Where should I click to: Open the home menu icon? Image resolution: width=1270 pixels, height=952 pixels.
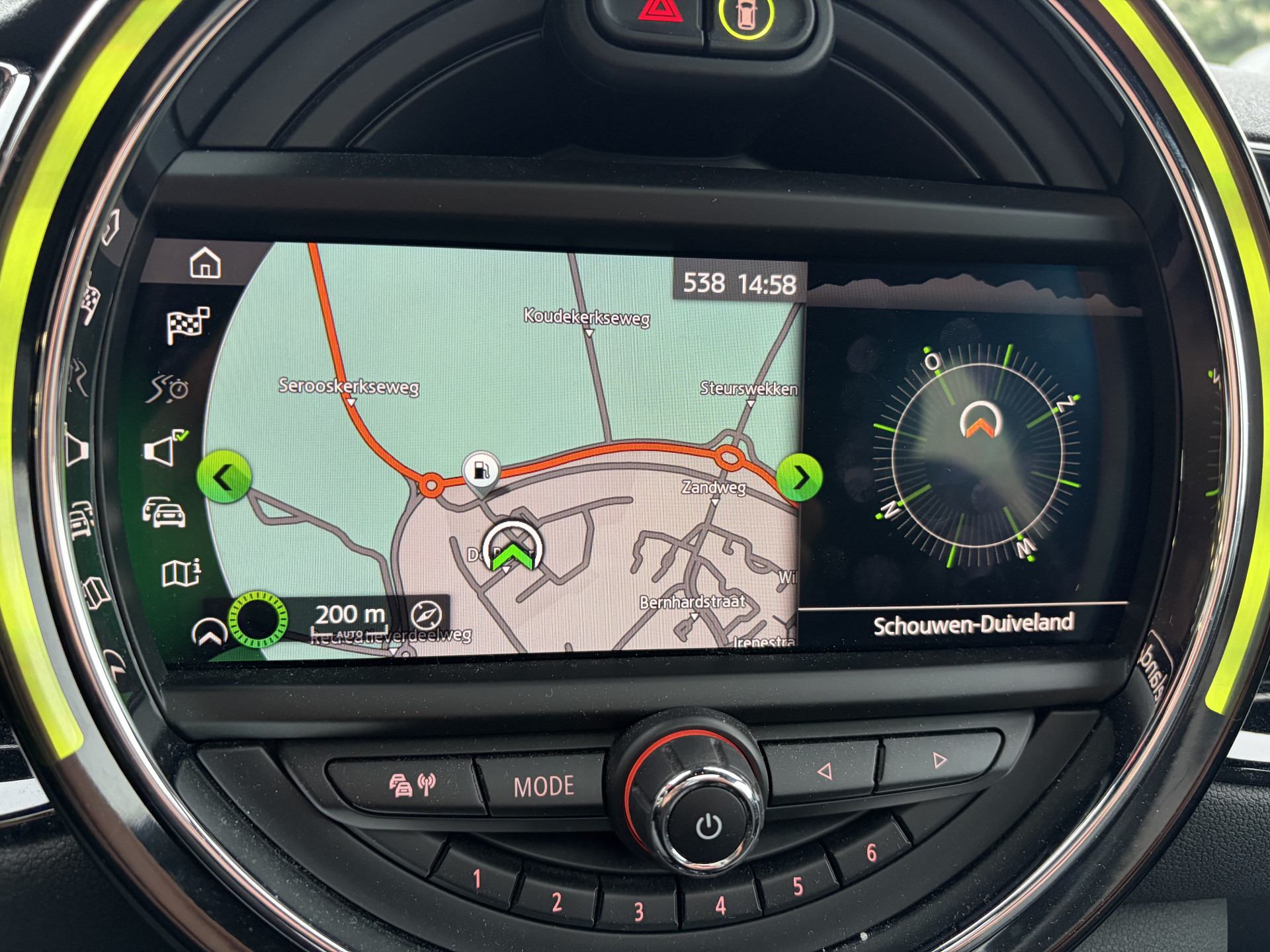205,263
